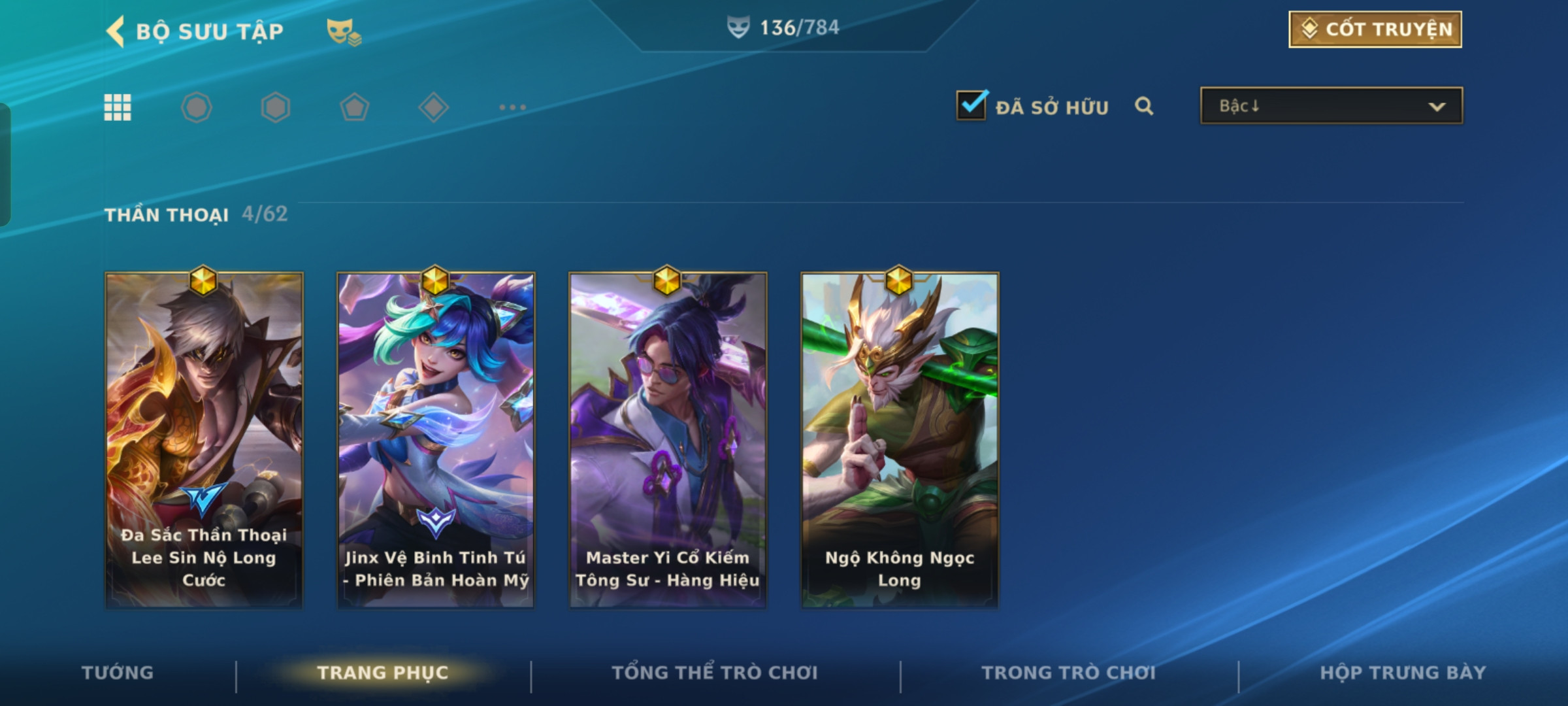Viewport: 1568px width, 706px height.
Task: Open the Lee Sin Nộ Long Cước skin
Action: tap(204, 439)
